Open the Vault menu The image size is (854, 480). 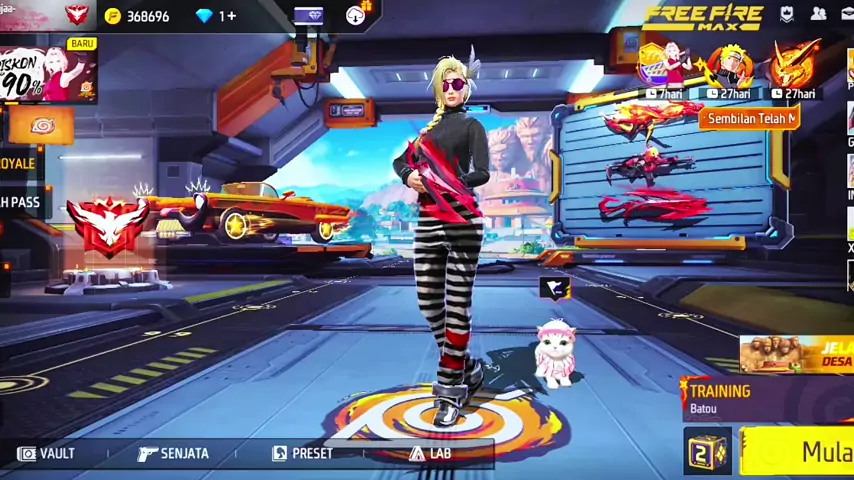46,453
